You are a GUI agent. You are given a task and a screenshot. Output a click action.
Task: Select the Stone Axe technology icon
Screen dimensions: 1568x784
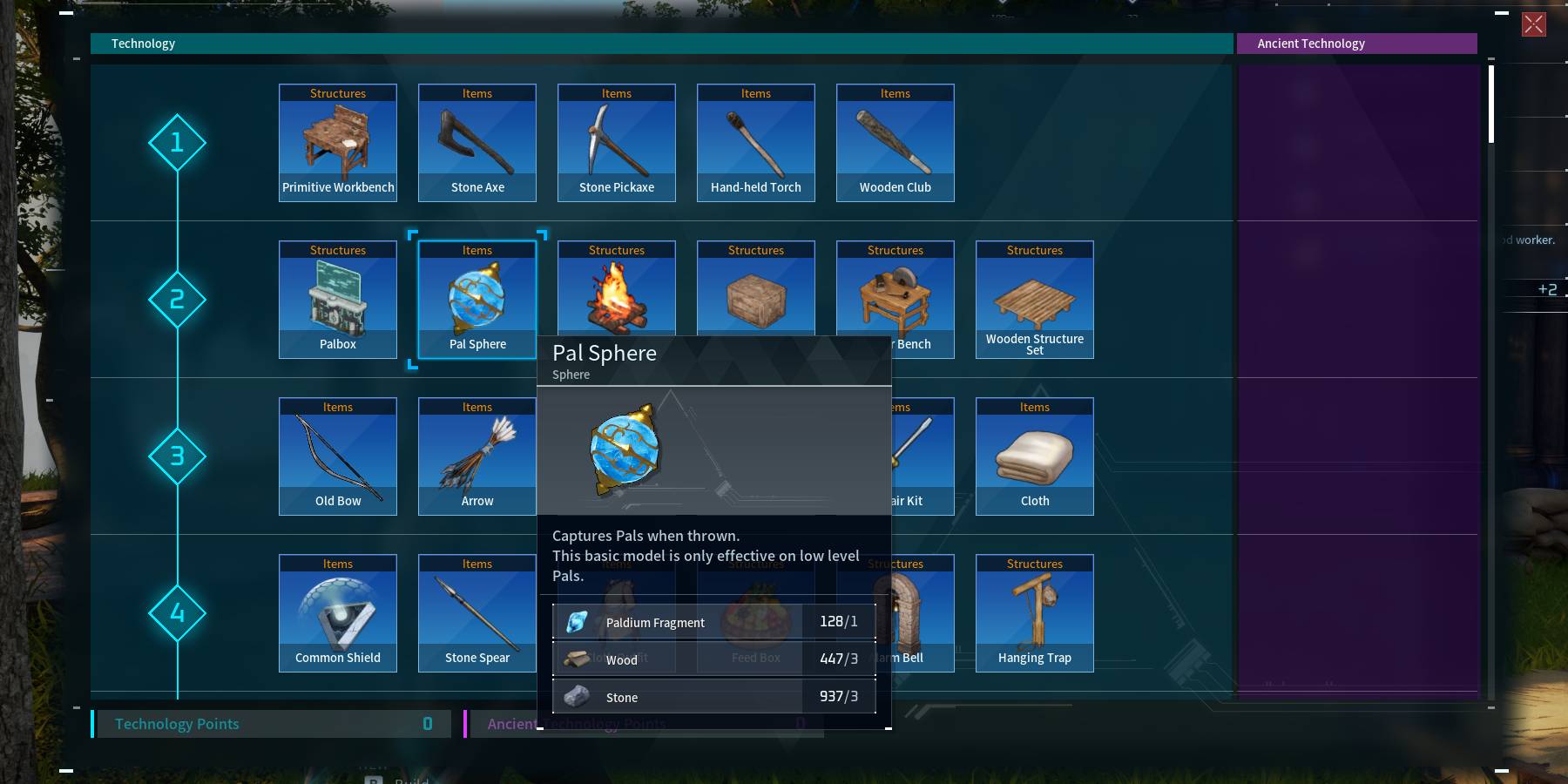coord(476,142)
